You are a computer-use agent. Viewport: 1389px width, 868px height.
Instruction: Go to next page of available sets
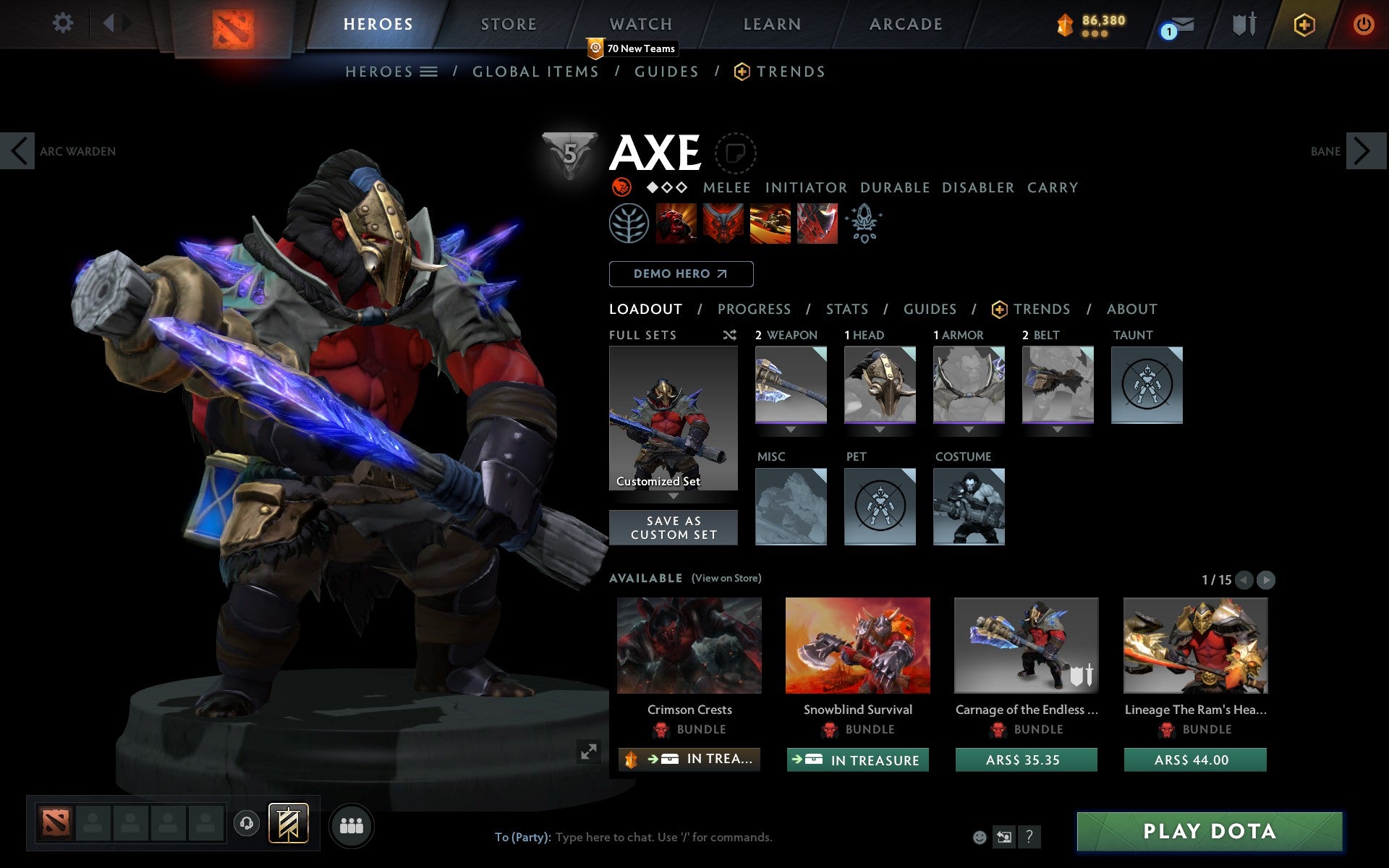[x=1265, y=579]
